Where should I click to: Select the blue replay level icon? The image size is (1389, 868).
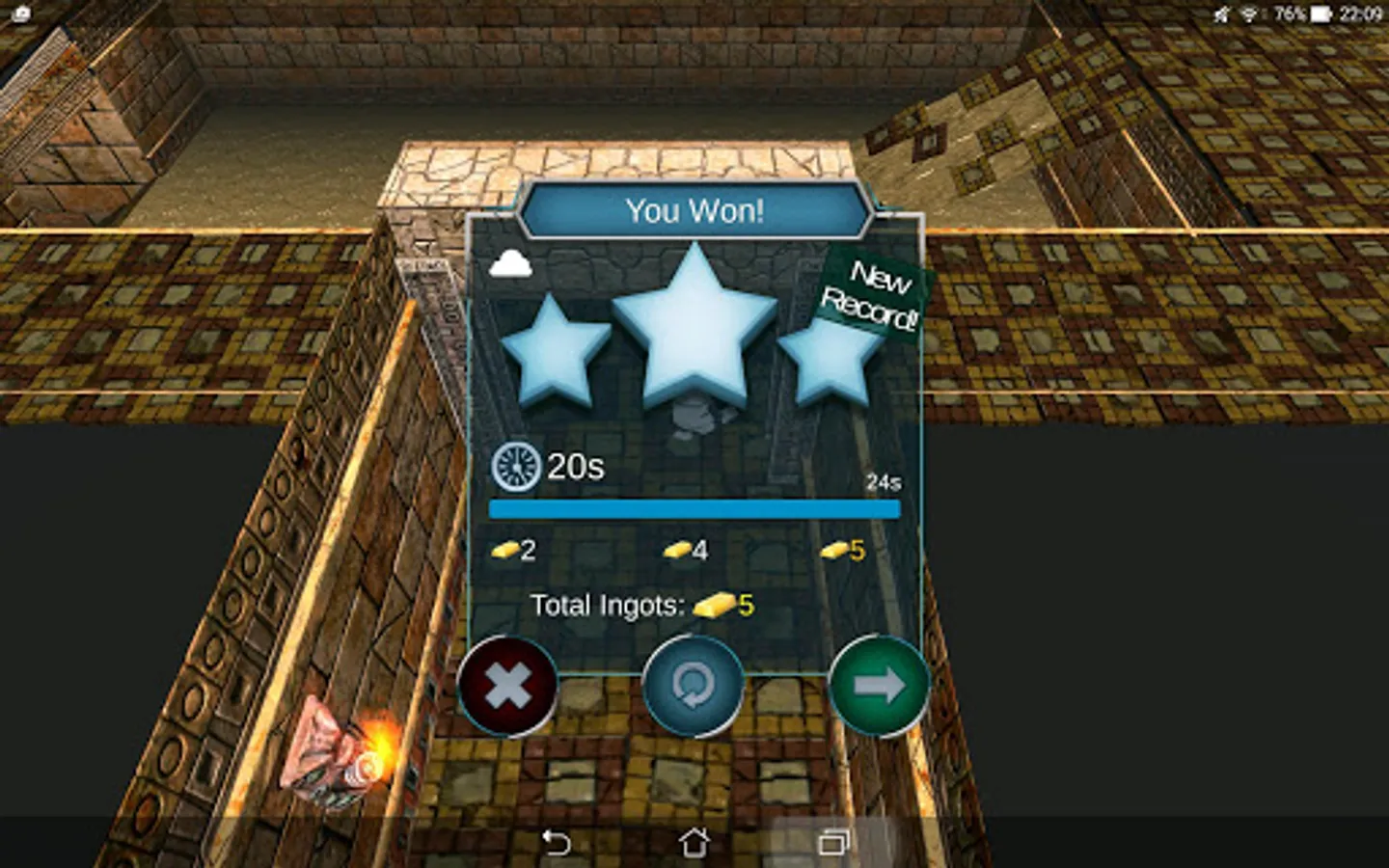(x=693, y=687)
